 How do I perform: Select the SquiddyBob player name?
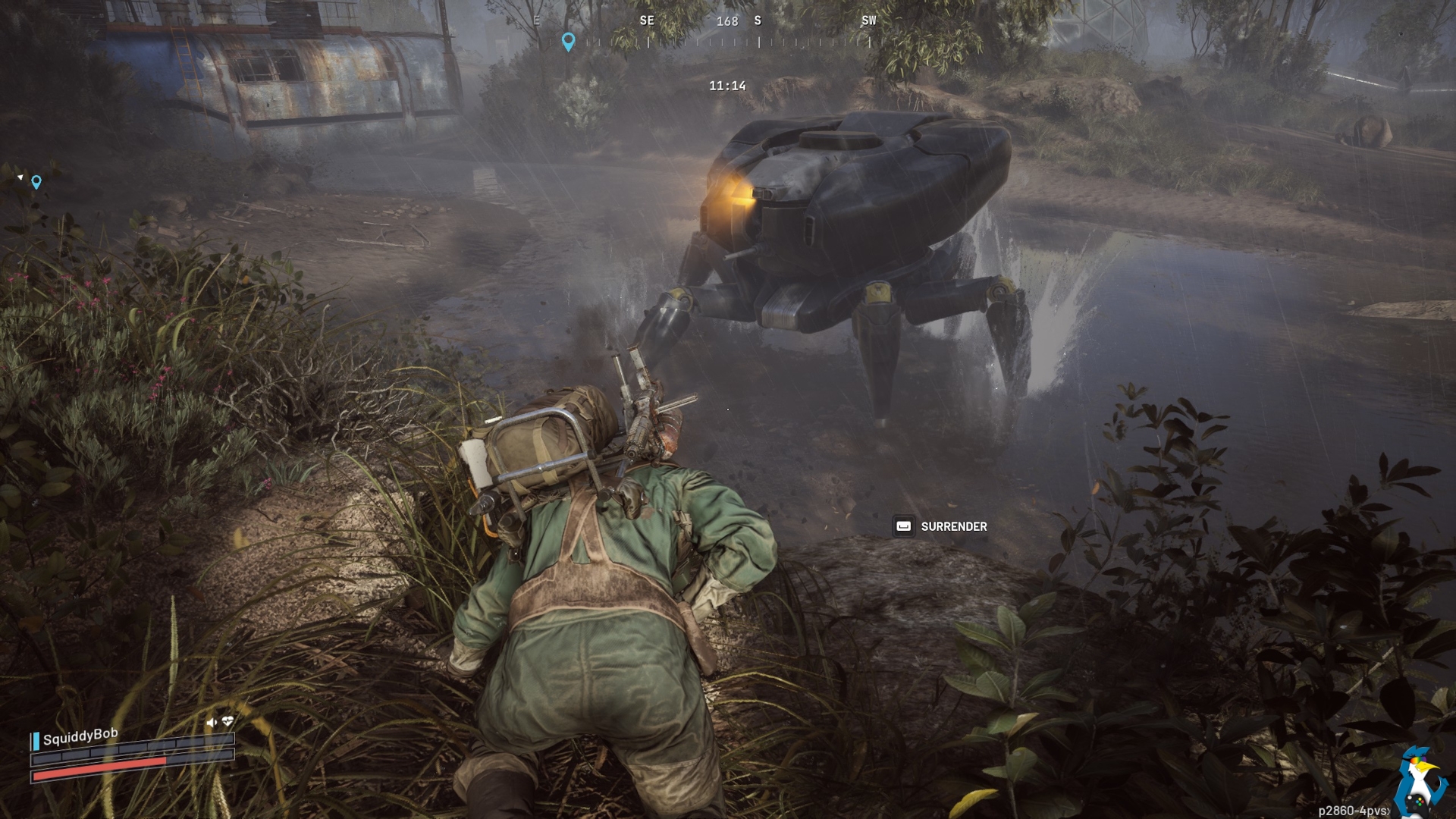[x=80, y=736]
